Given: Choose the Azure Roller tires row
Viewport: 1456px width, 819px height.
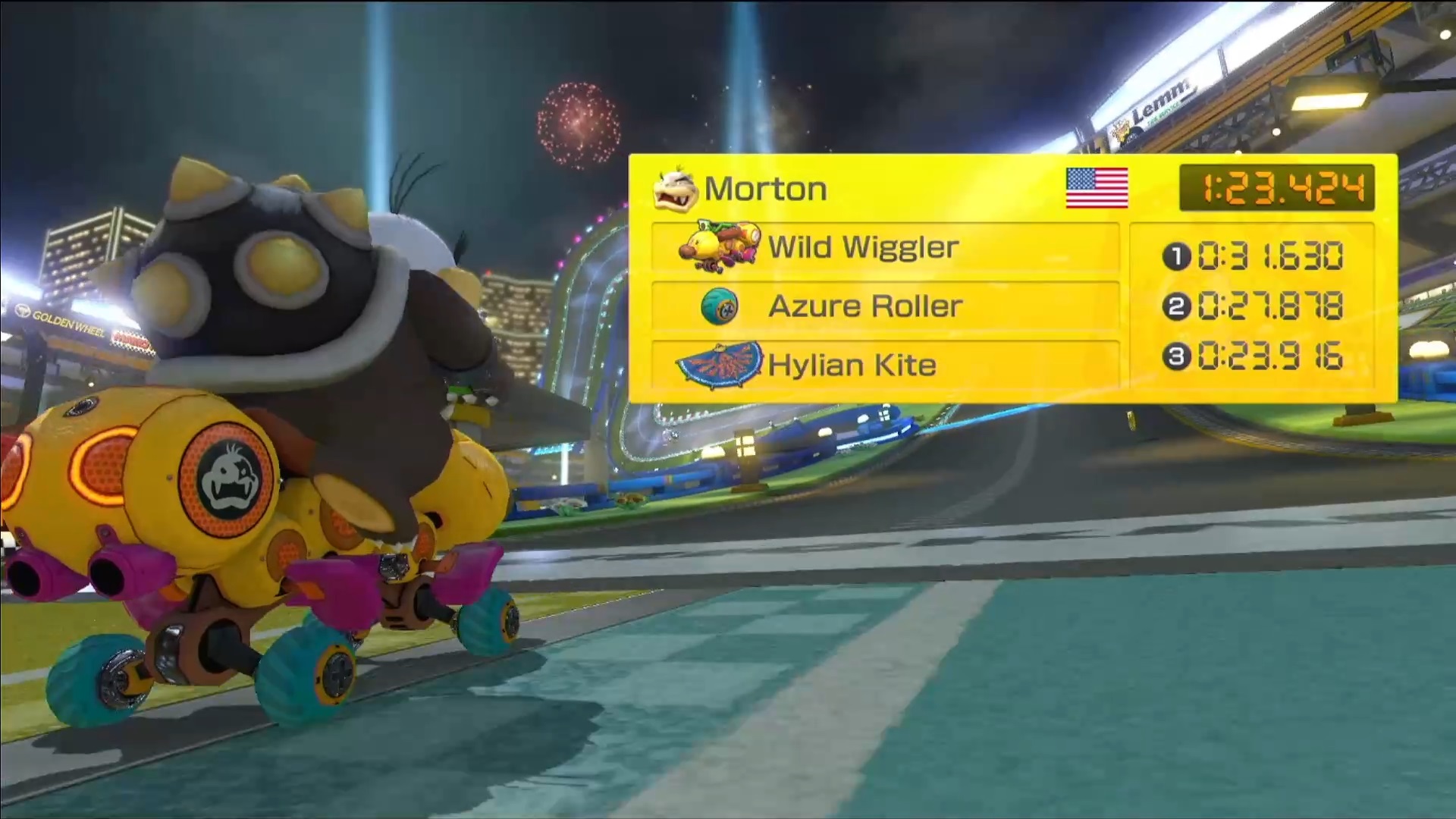Looking at the screenshot, I should click(885, 306).
